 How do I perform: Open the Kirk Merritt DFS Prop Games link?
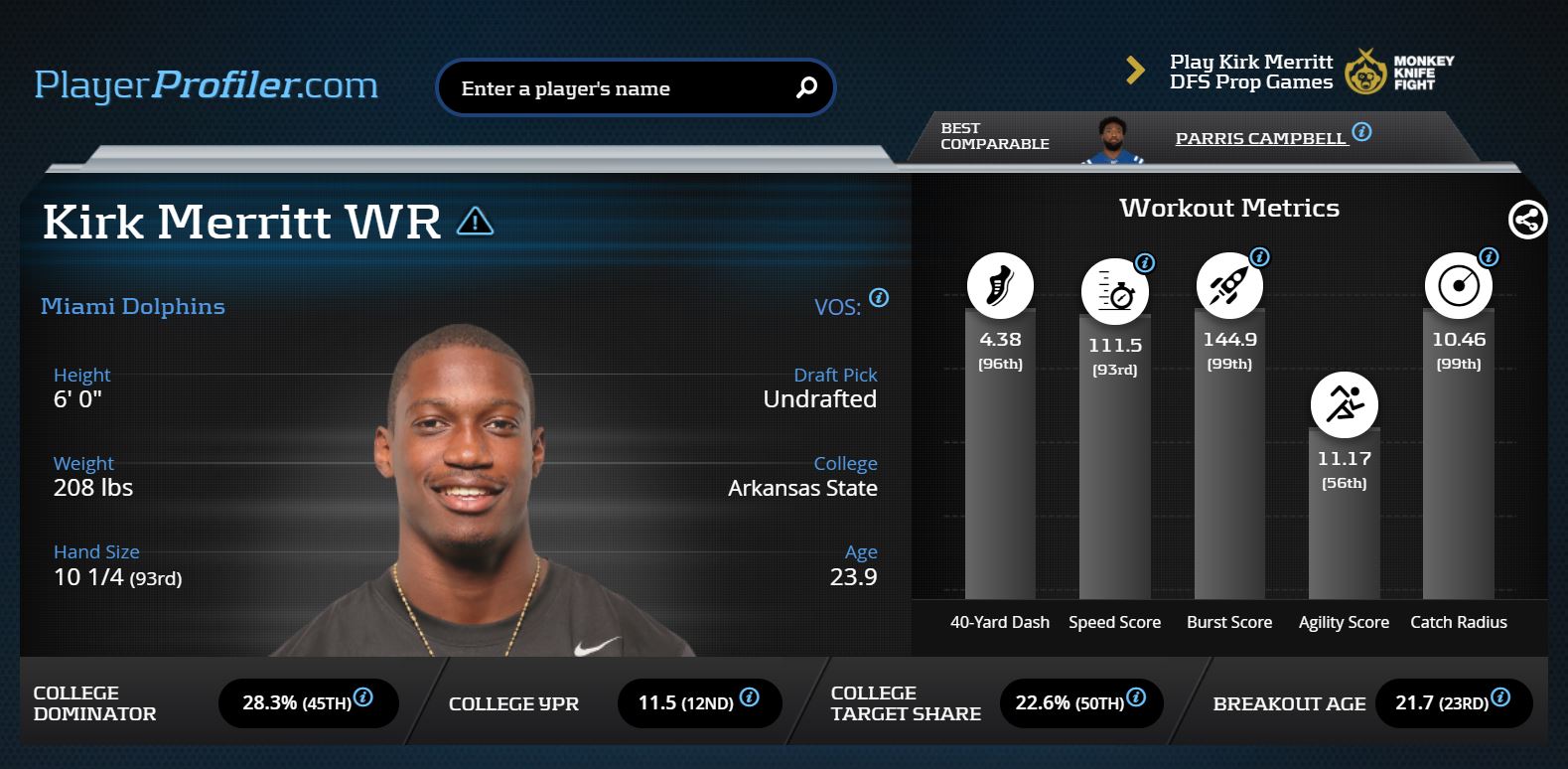pyautogui.click(x=1250, y=72)
